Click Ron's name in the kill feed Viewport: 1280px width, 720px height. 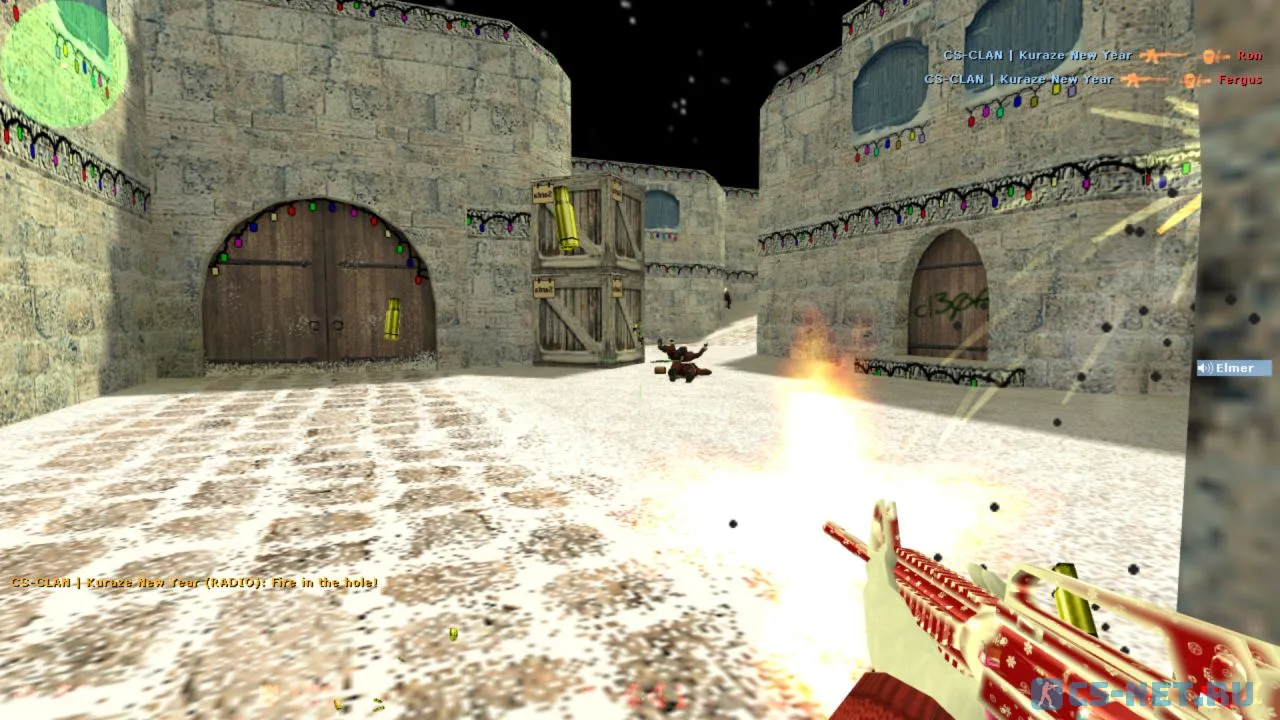coord(1248,55)
